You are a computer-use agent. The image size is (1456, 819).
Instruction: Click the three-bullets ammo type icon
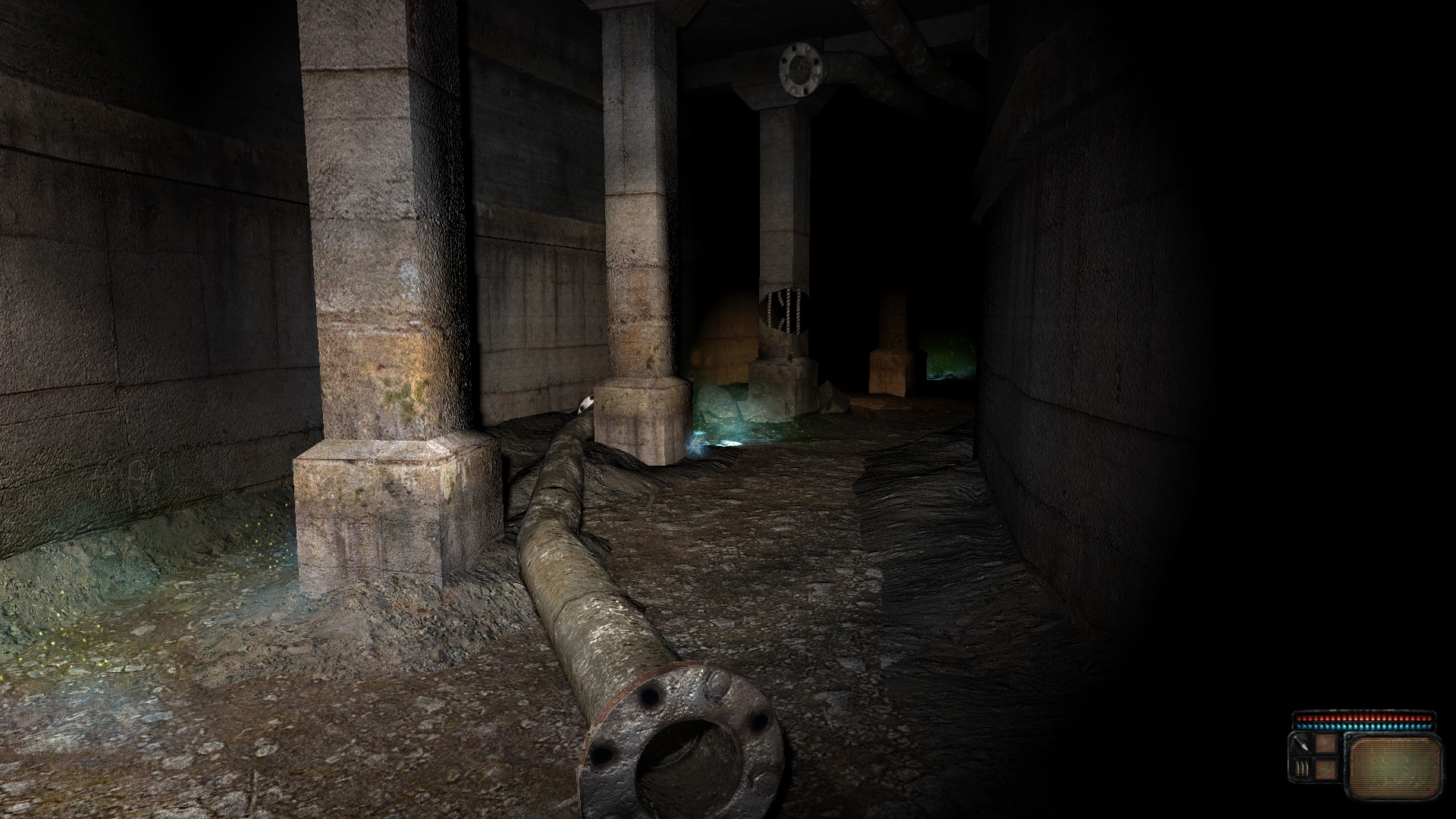1303,770
